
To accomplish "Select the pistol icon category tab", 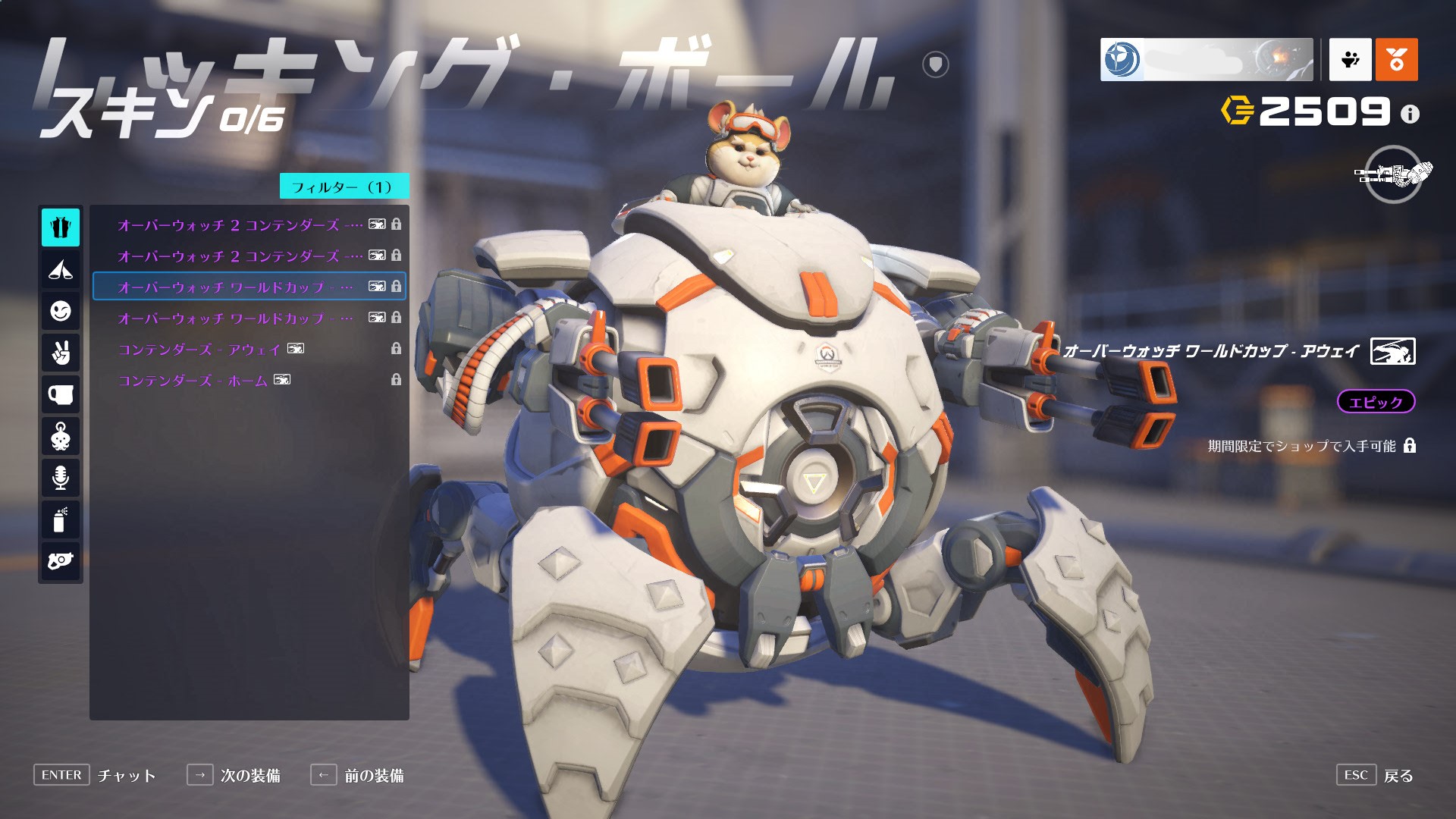I will click(61, 561).
